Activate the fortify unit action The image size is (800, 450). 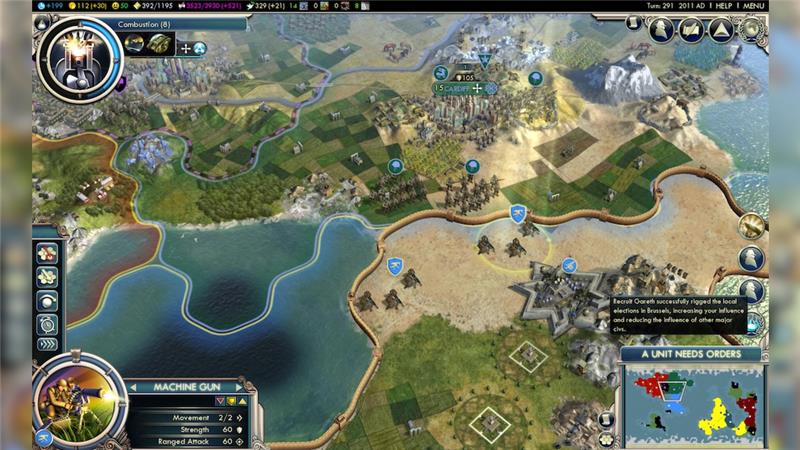(x=47, y=277)
